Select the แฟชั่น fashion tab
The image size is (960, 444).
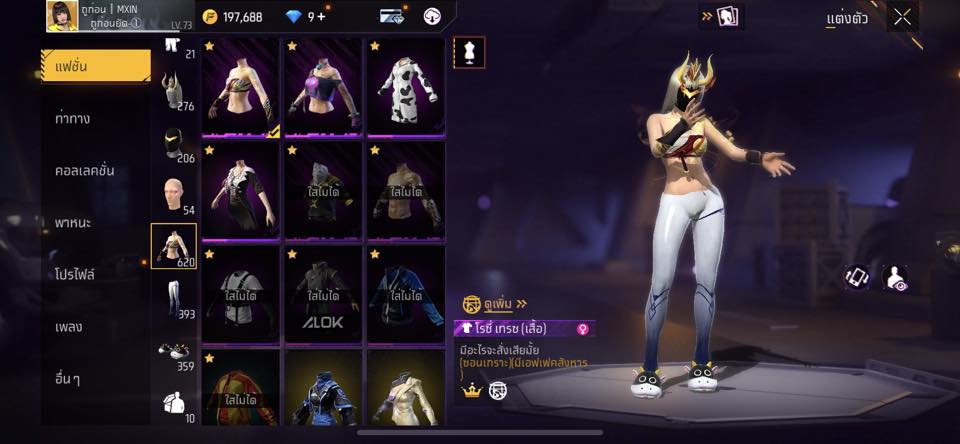(x=96, y=66)
